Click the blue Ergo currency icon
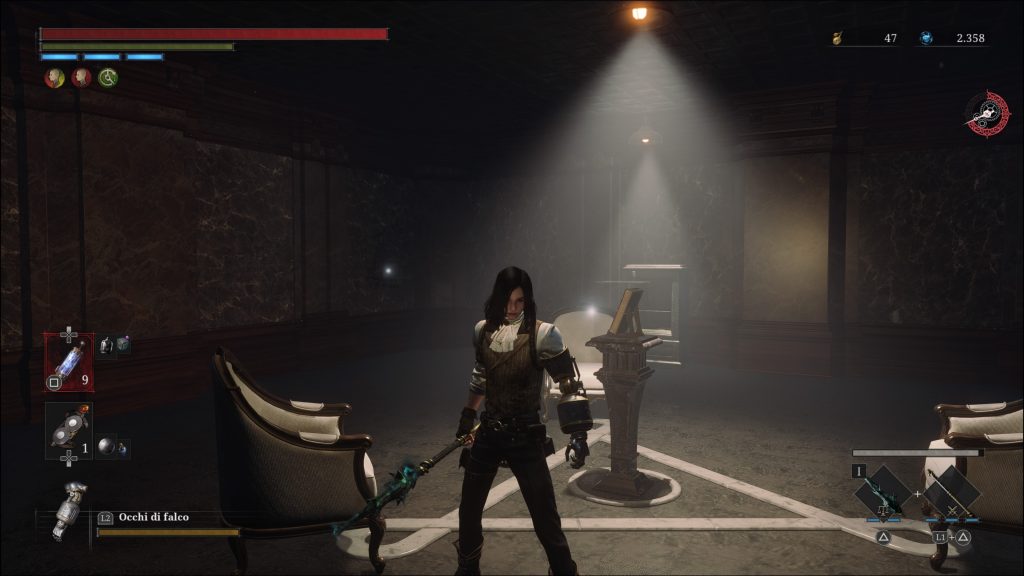 tap(927, 38)
